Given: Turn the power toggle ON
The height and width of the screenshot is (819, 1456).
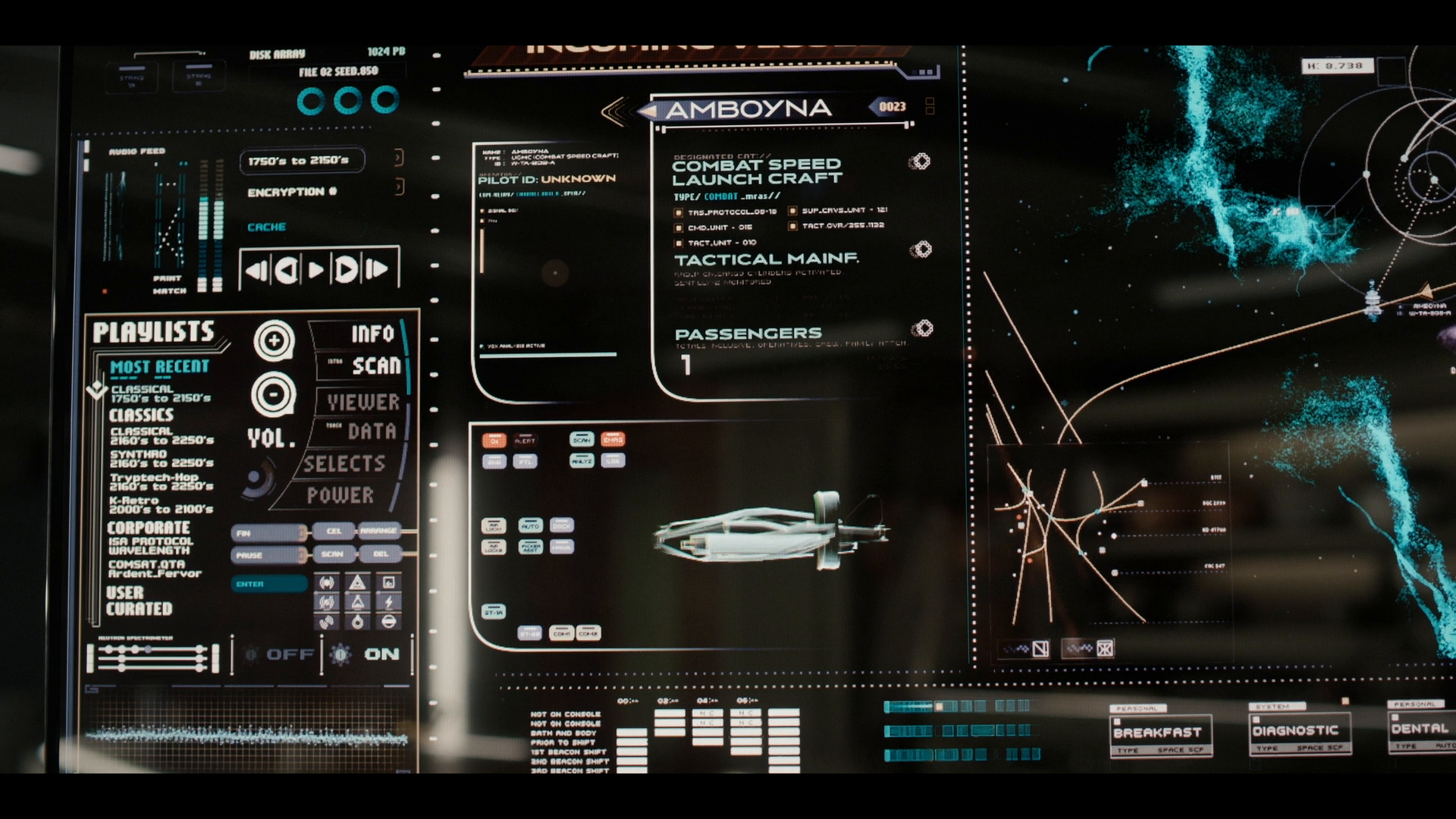Looking at the screenshot, I should 381,654.
